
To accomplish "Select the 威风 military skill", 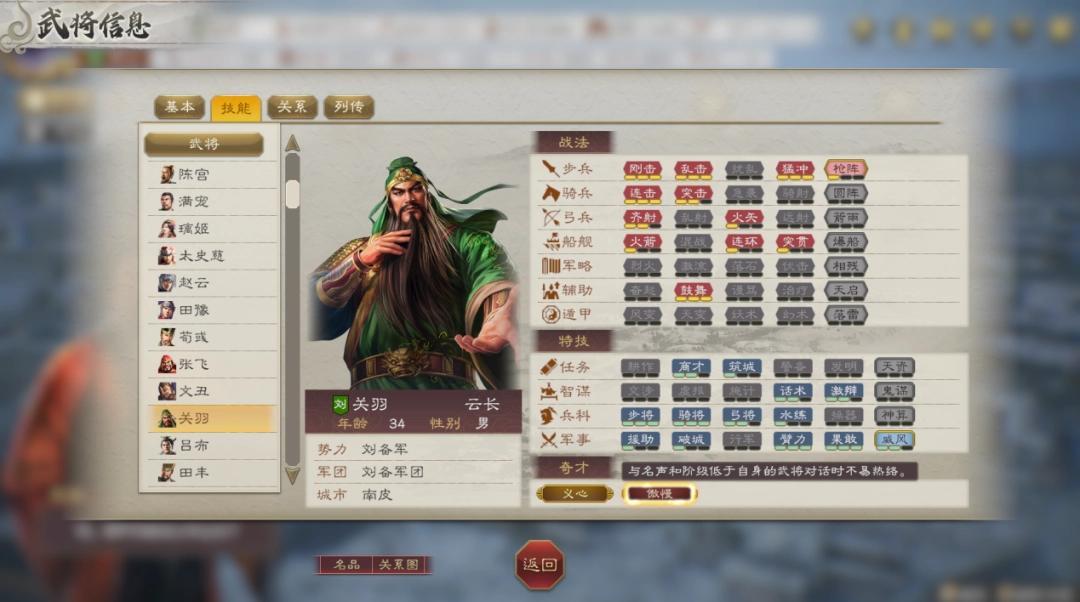I will (895, 439).
